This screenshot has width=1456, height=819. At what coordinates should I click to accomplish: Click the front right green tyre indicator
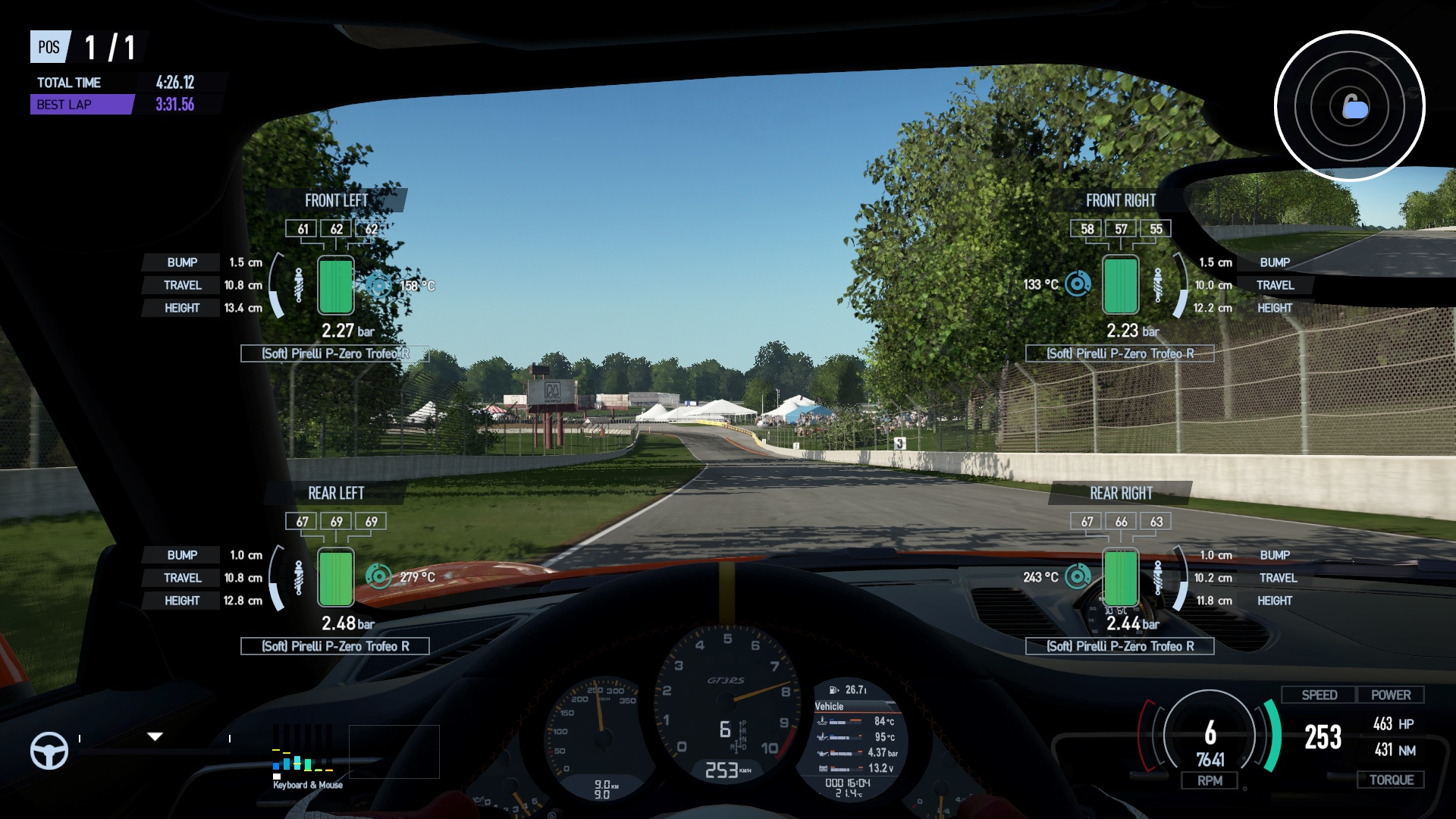point(1120,285)
